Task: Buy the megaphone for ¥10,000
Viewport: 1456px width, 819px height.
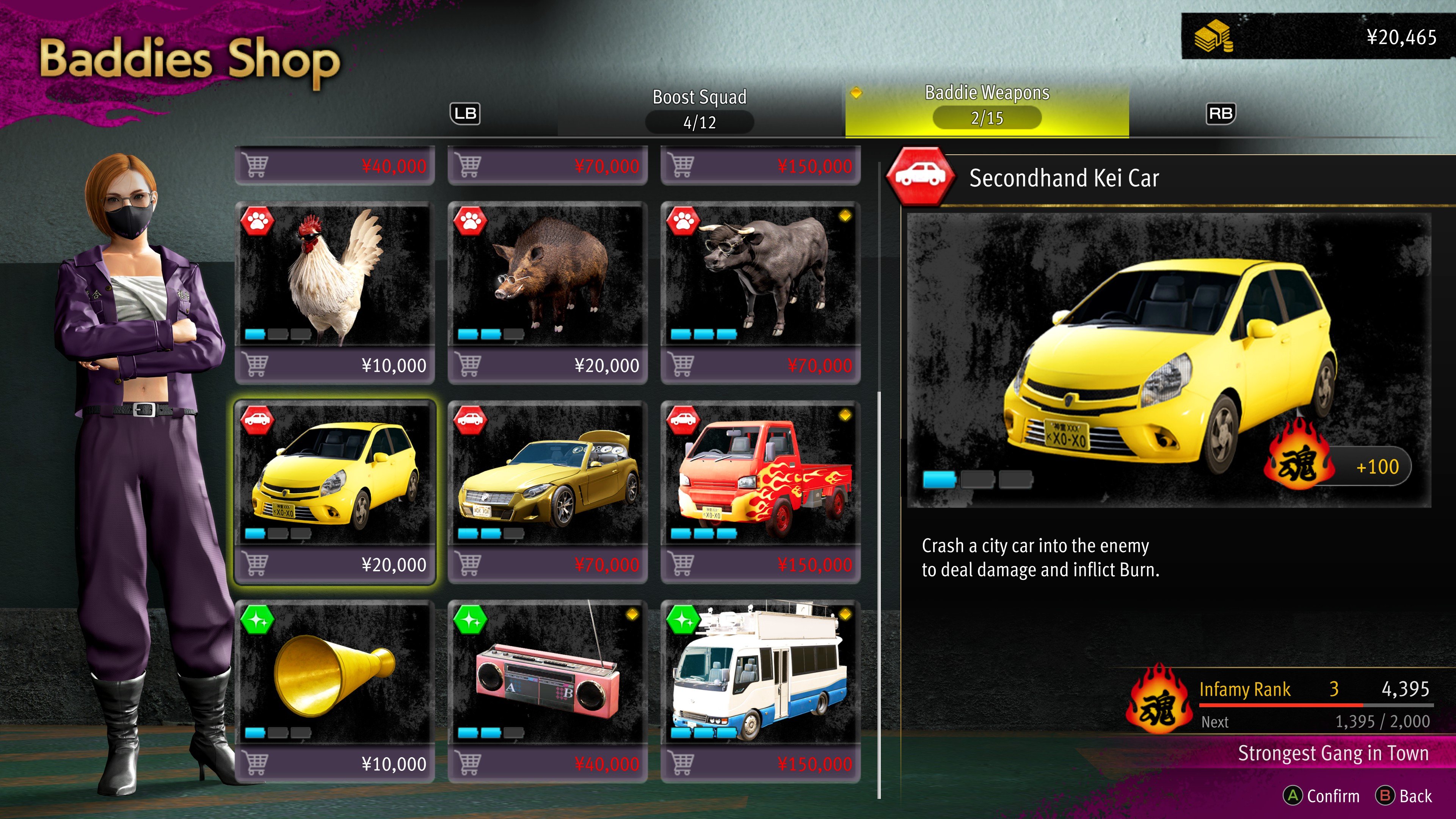Action: point(334,764)
